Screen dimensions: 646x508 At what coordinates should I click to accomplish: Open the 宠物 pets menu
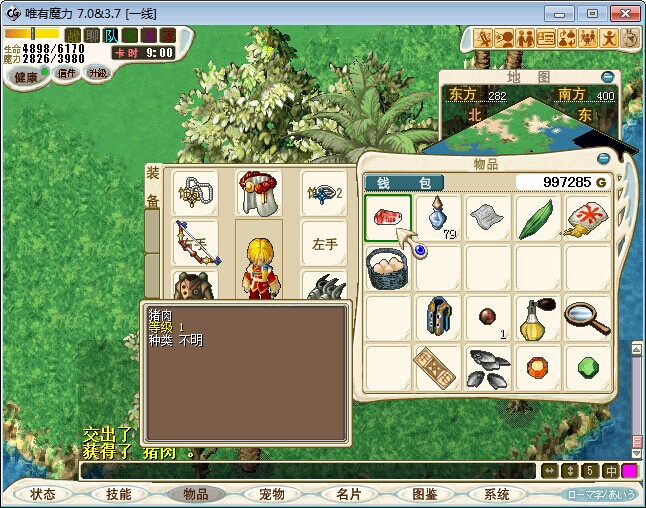point(271,494)
